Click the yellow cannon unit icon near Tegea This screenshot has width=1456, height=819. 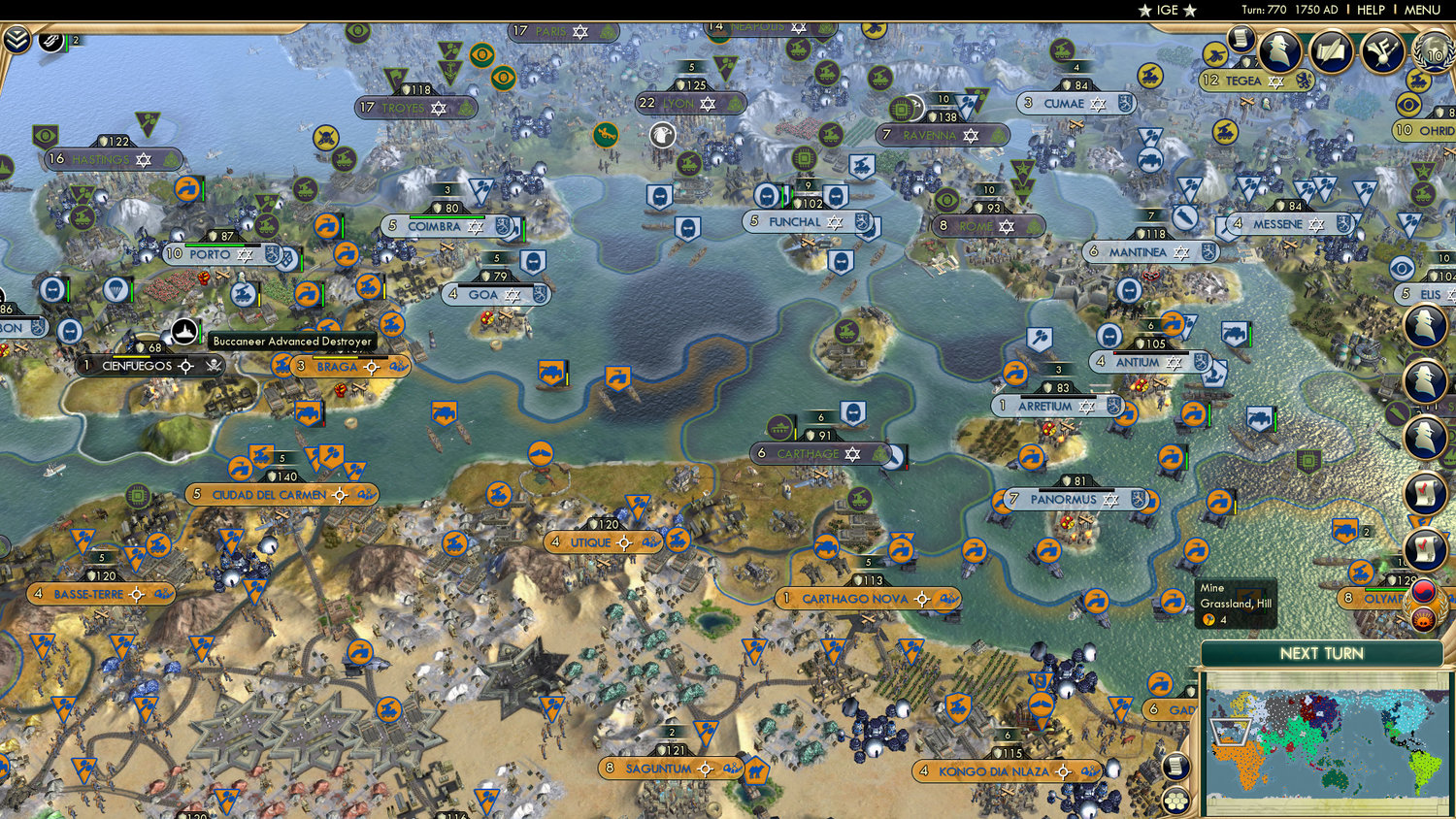tap(1213, 54)
